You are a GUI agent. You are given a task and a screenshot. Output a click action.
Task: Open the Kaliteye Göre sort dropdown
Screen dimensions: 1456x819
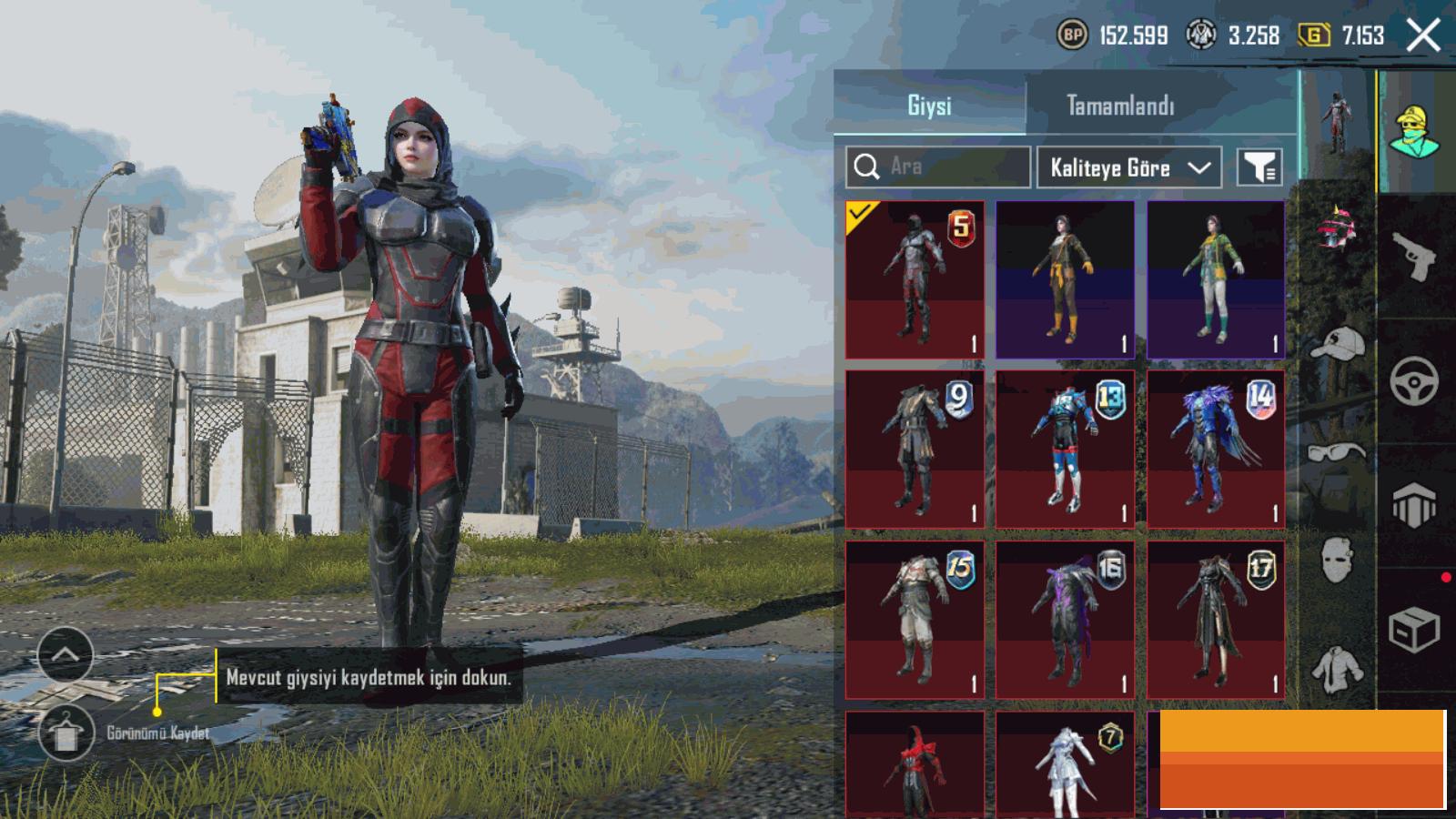pyautogui.click(x=1128, y=167)
